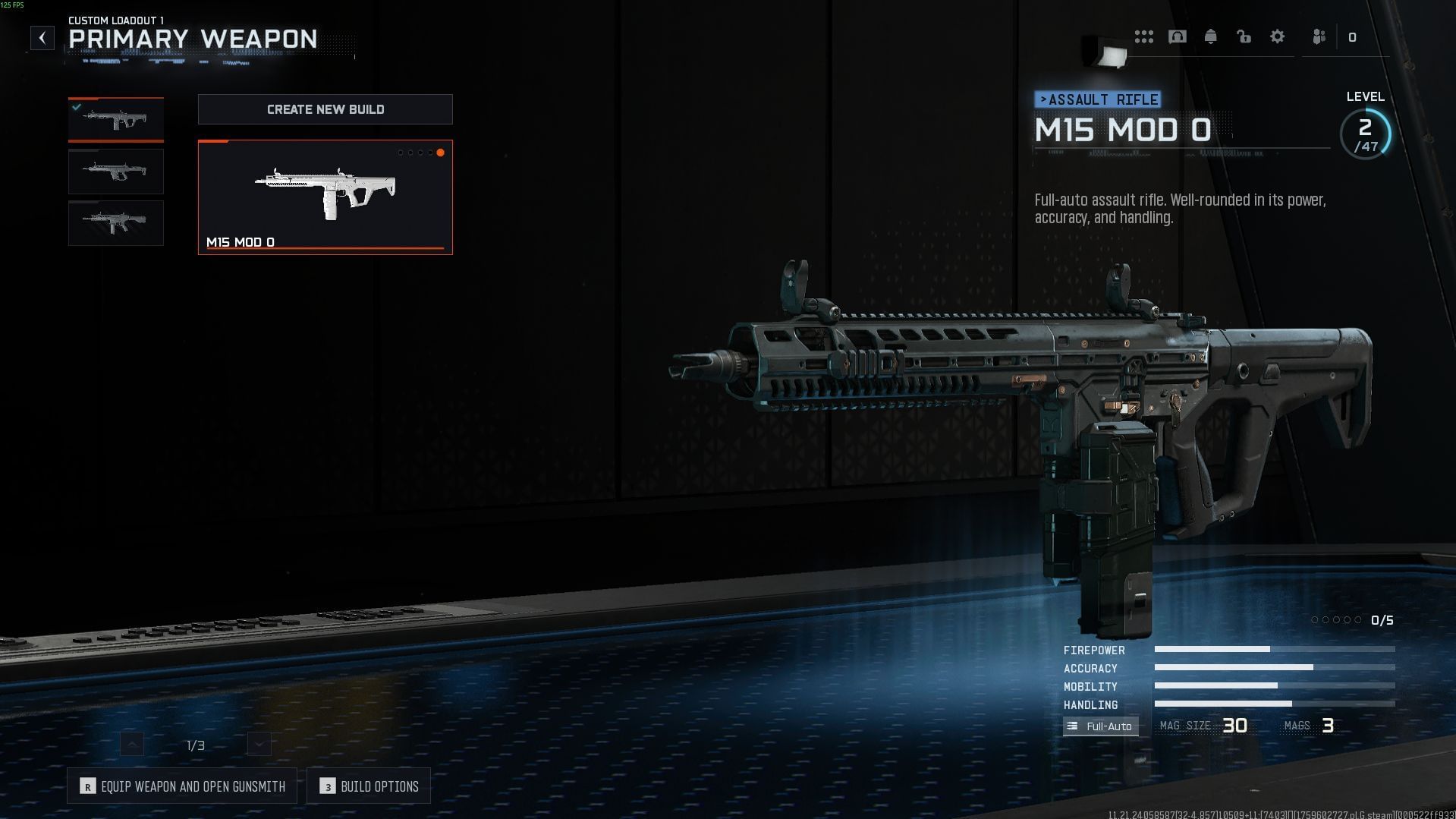
Task: Equip weapon and open Gunsmith
Action: [x=182, y=786]
